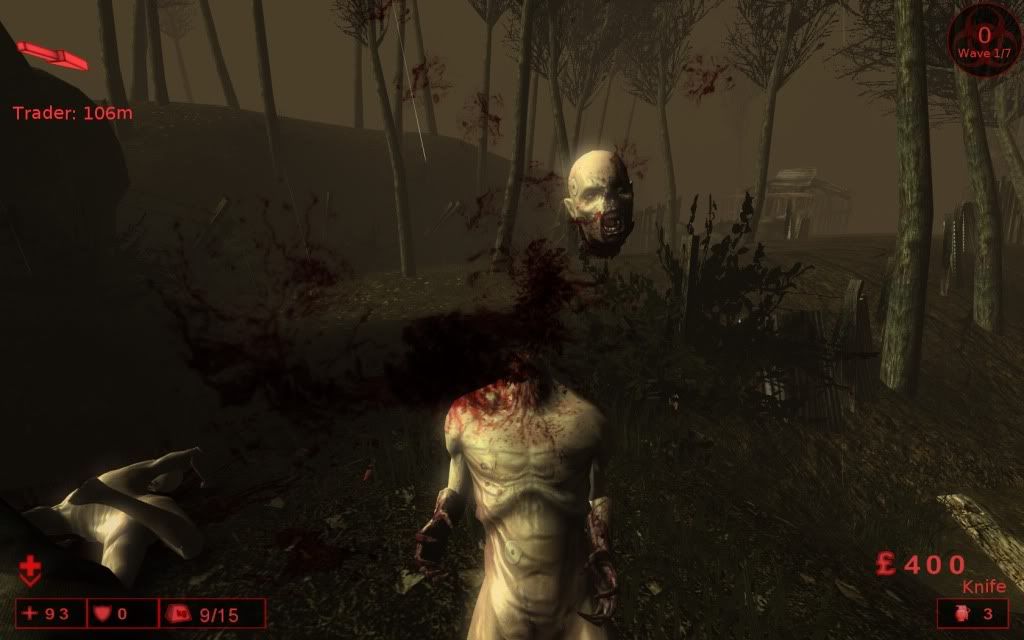1024x640 pixels.
Task: Select the biohazard wave counter icon
Action: 984,37
